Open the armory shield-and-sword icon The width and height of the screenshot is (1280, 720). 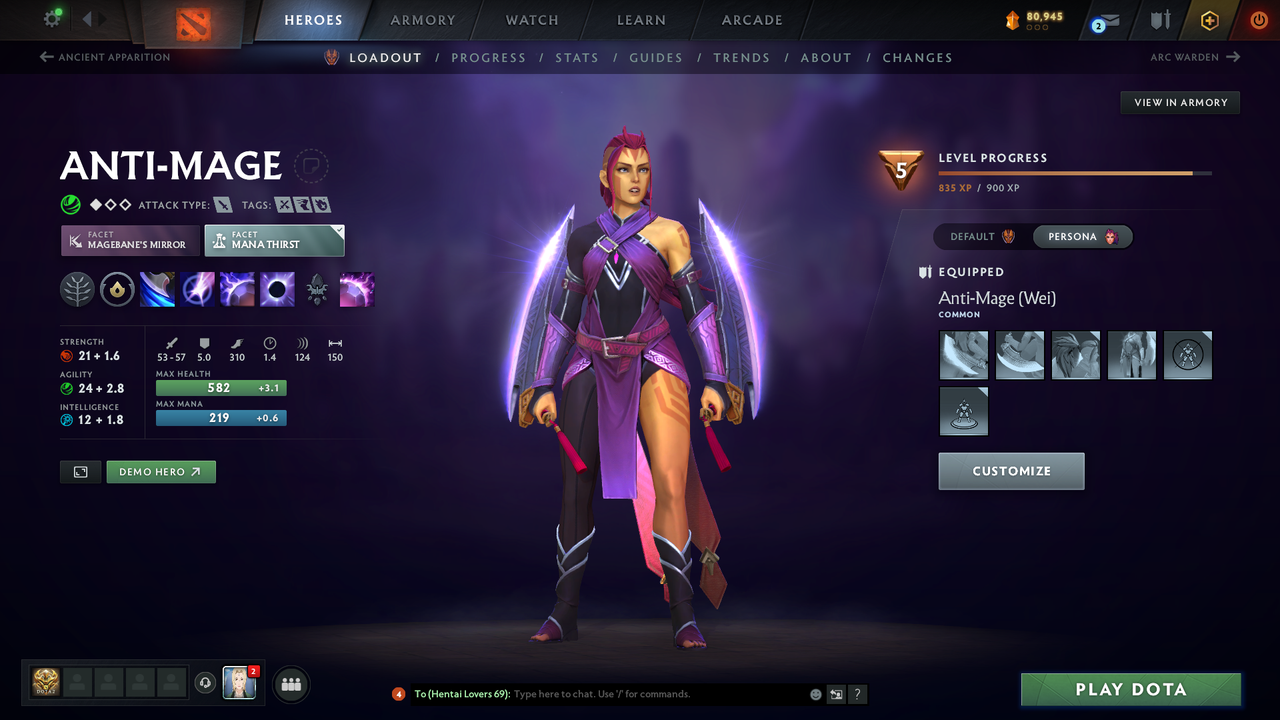click(x=1161, y=19)
